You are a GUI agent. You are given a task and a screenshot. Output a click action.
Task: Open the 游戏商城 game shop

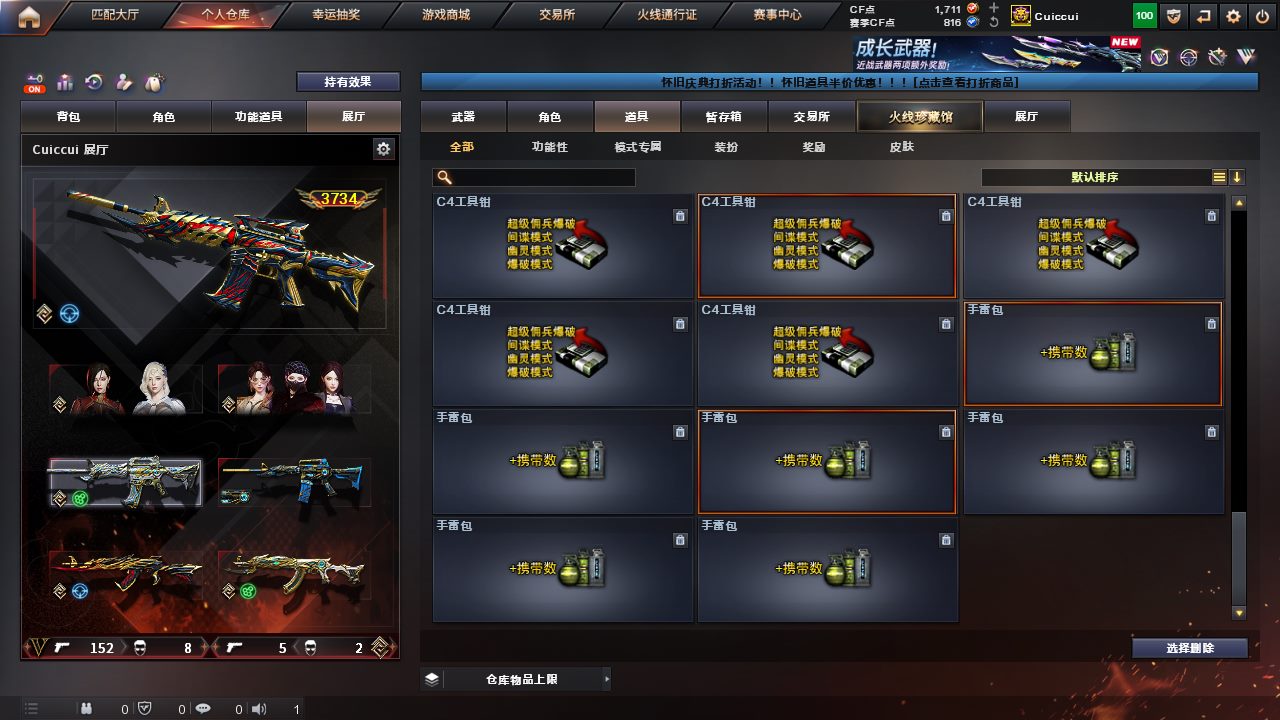(x=445, y=15)
